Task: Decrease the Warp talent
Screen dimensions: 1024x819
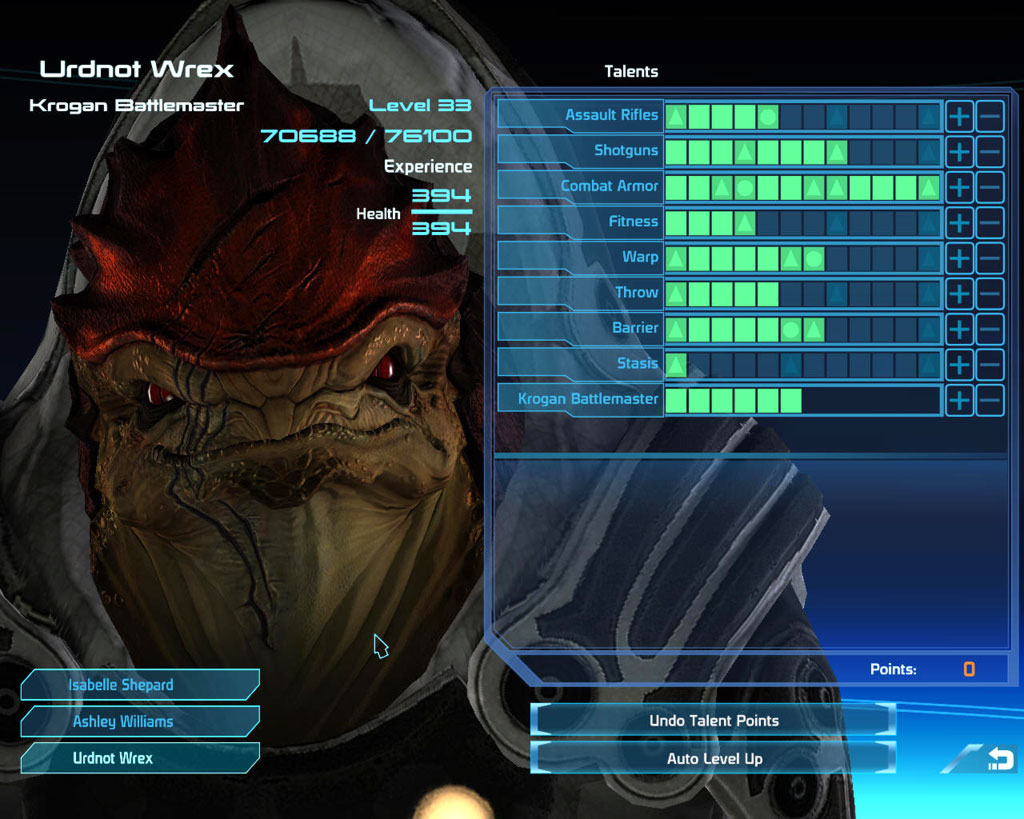Action: pyautogui.click(x=990, y=257)
